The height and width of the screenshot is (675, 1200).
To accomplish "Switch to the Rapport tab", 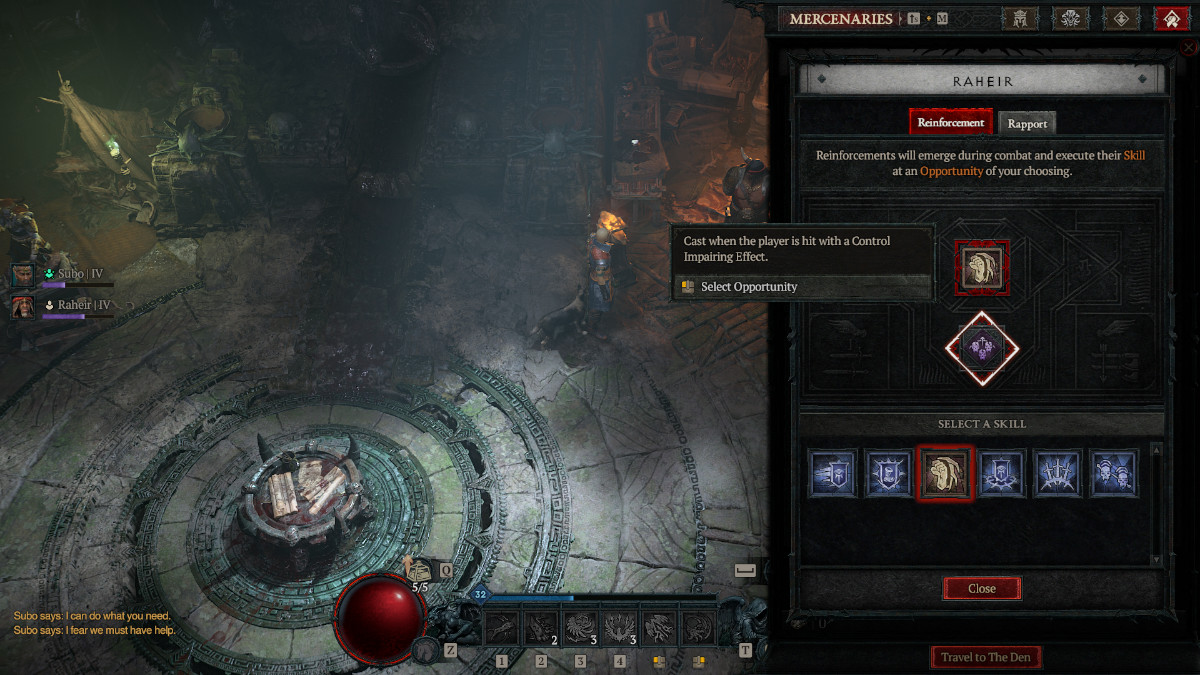I will coord(1027,123).
